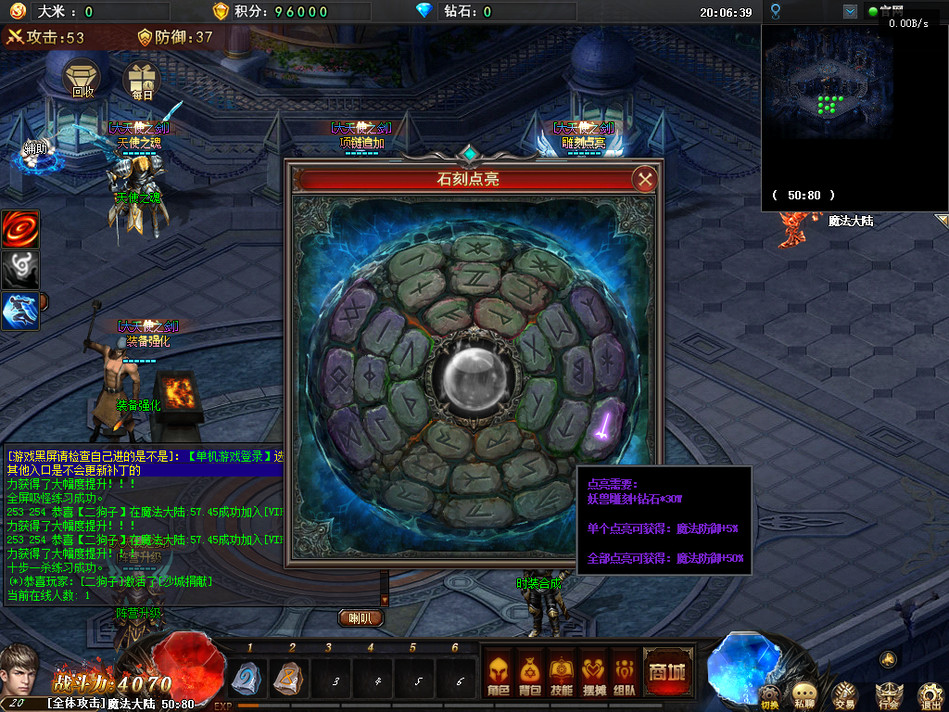Open the 每日 daily gift icon

(141, 79)
